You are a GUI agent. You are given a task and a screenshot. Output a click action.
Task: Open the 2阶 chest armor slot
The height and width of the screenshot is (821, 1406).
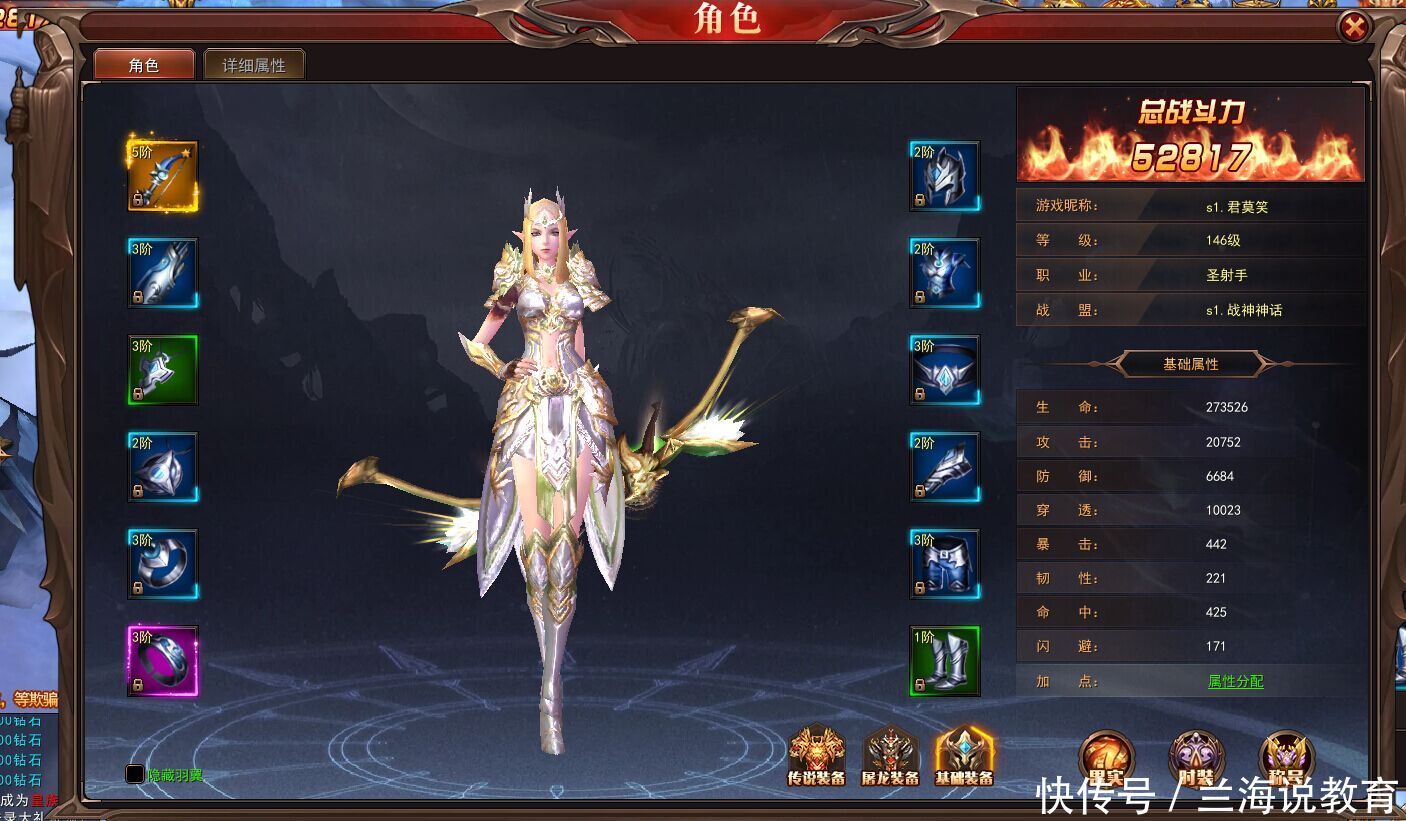coord(944,273)
